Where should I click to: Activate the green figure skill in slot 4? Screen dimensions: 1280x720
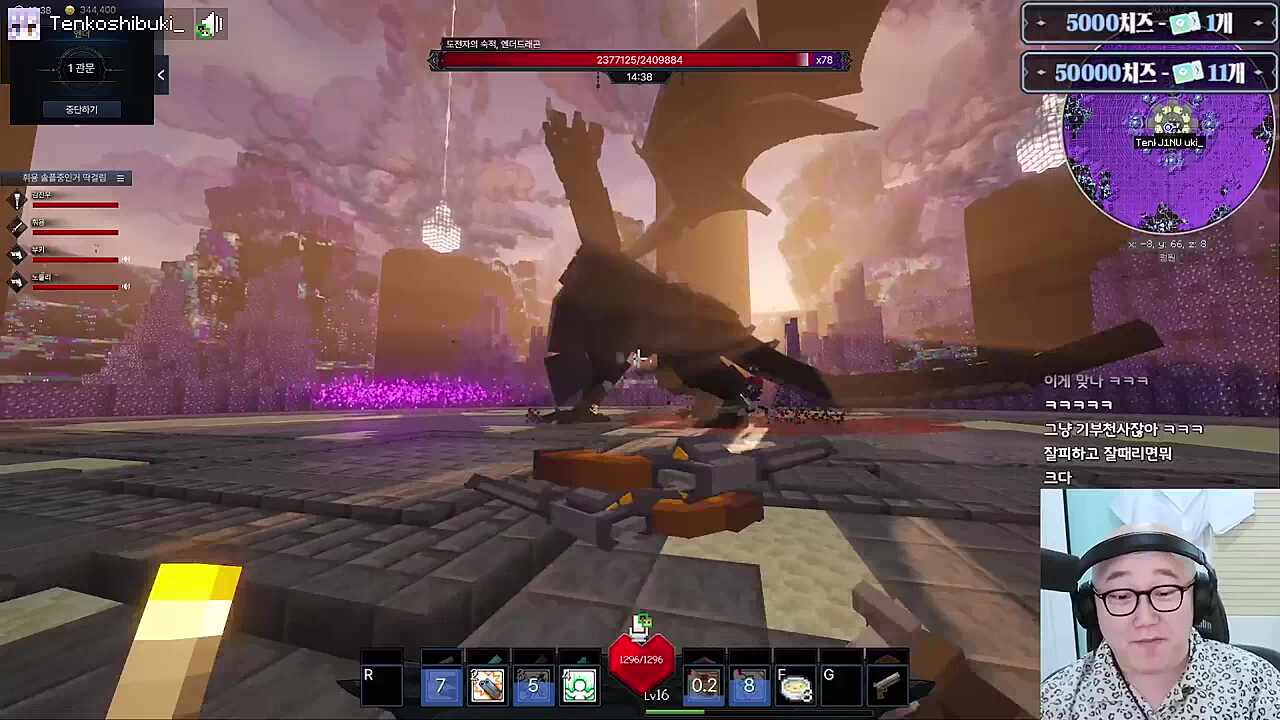click(x=579, y=686)
